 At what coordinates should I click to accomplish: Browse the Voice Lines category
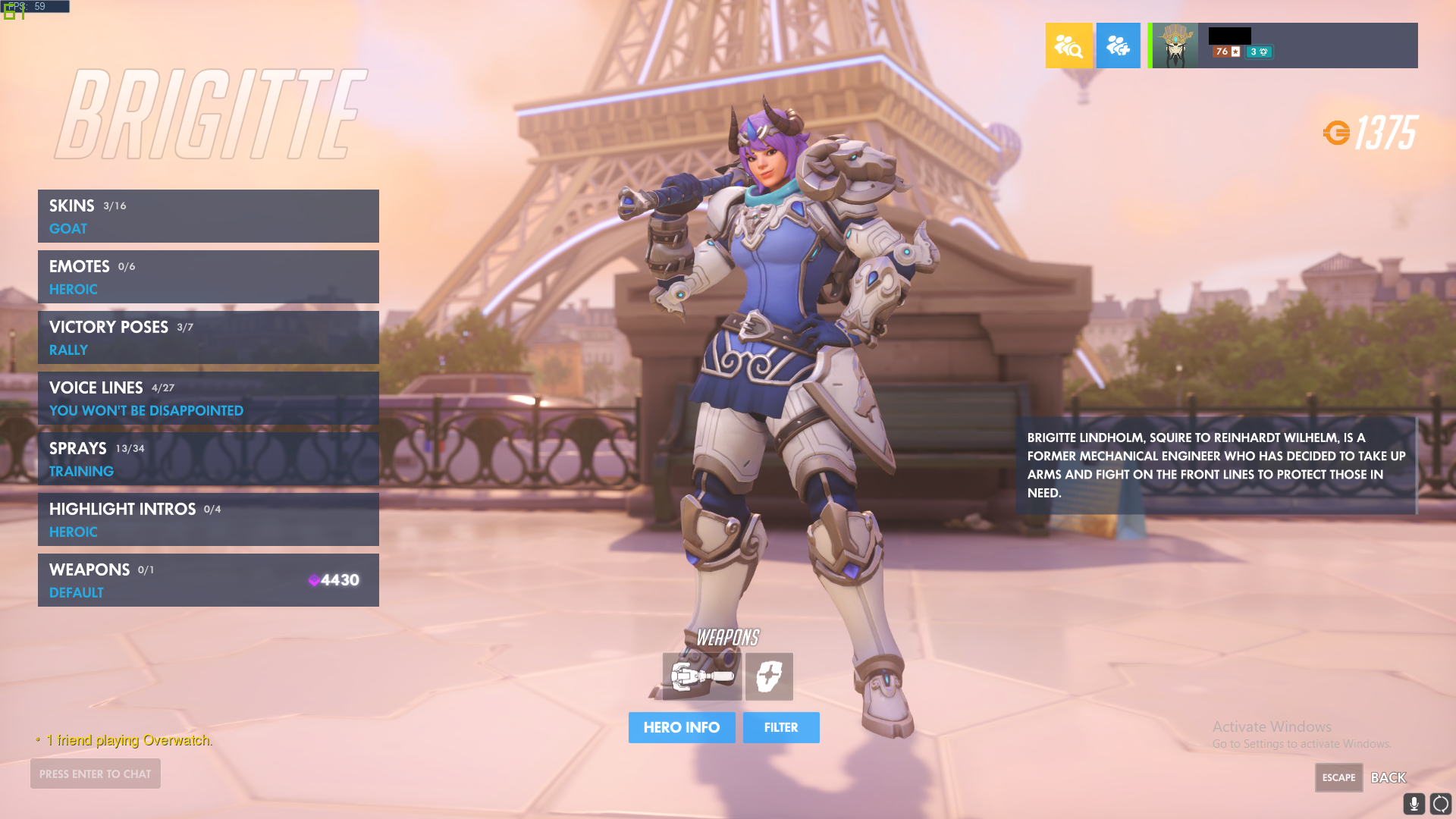208,398
